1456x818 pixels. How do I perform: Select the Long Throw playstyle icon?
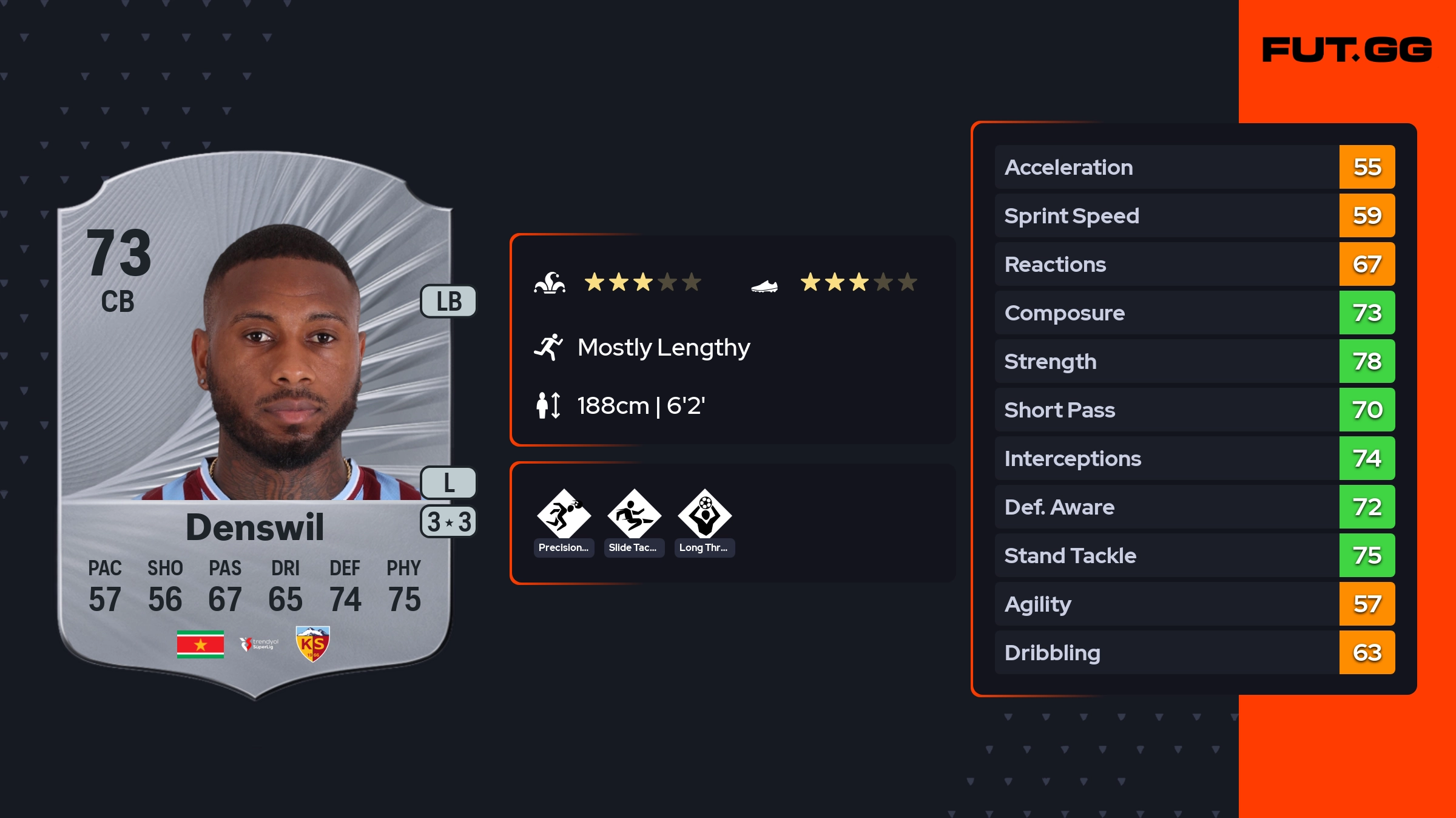click(x=704, y=516)
